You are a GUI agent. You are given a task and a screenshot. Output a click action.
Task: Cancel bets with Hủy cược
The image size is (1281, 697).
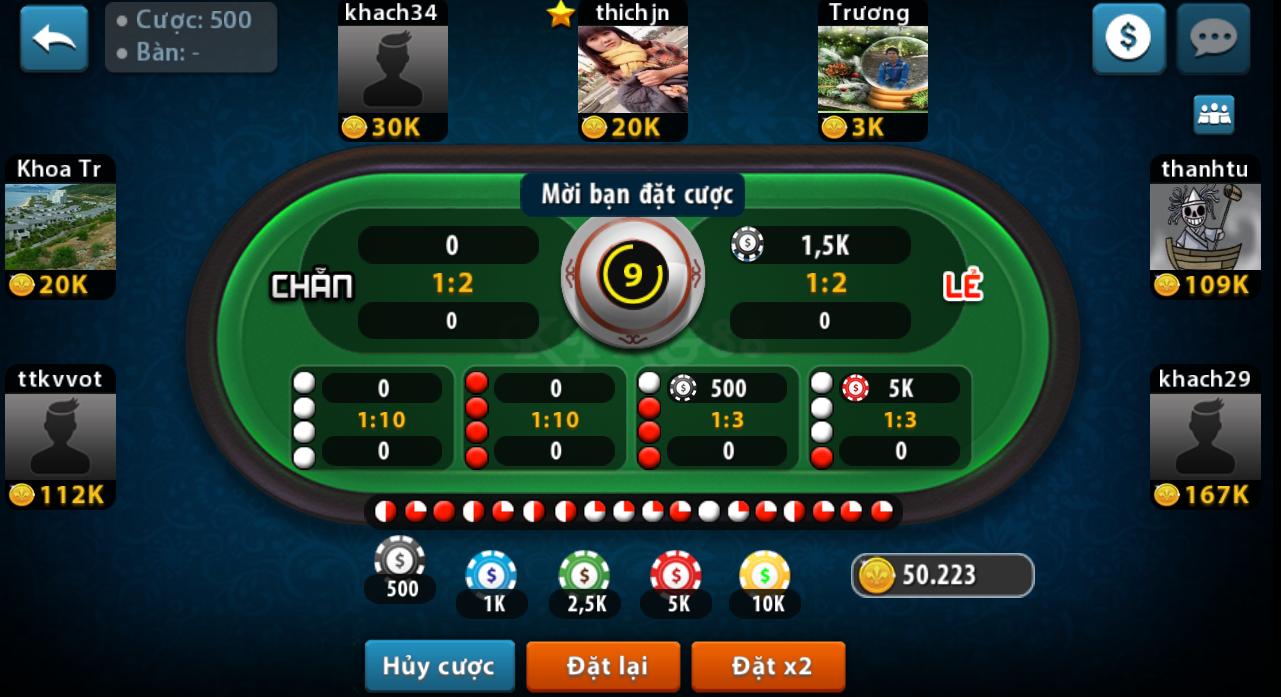[x=439, y=666]
